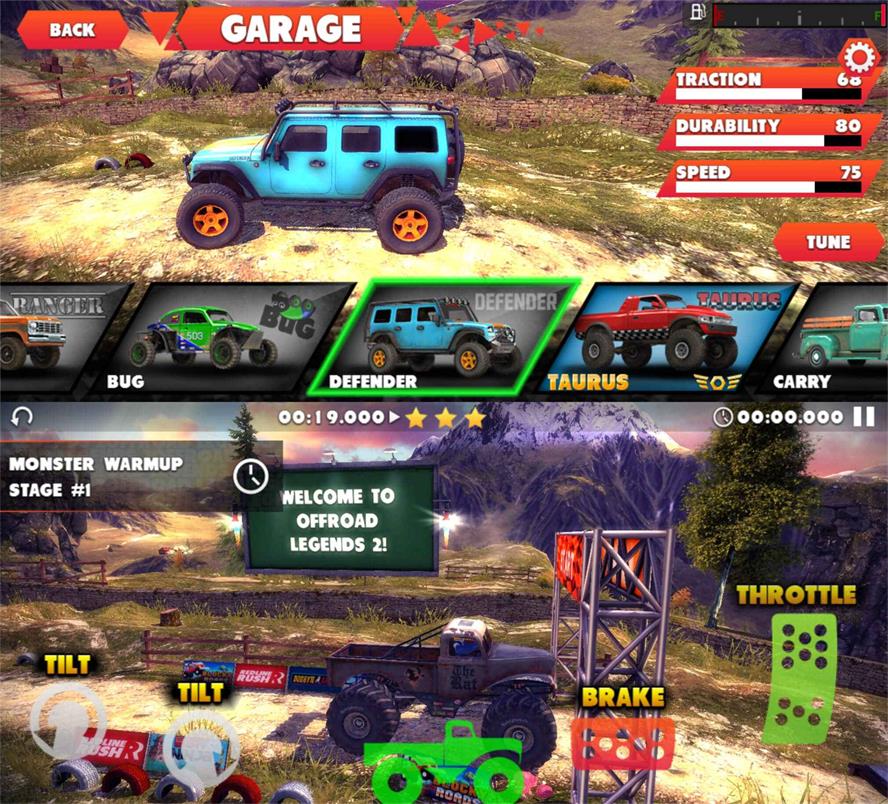Tap the red Brake pedal

coord(621,744)
